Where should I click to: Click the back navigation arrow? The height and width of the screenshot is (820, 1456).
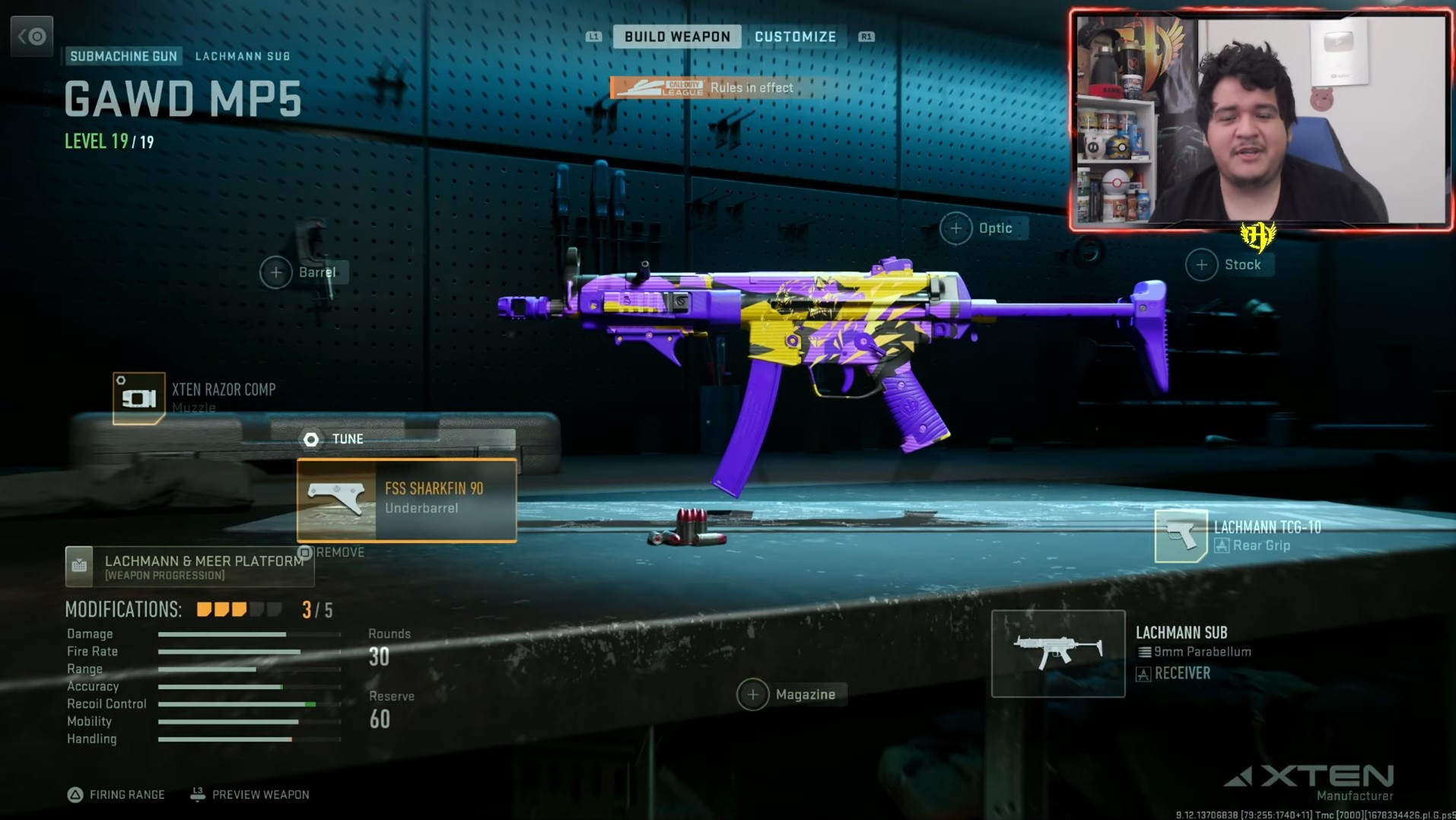click(x=31, y=36)
